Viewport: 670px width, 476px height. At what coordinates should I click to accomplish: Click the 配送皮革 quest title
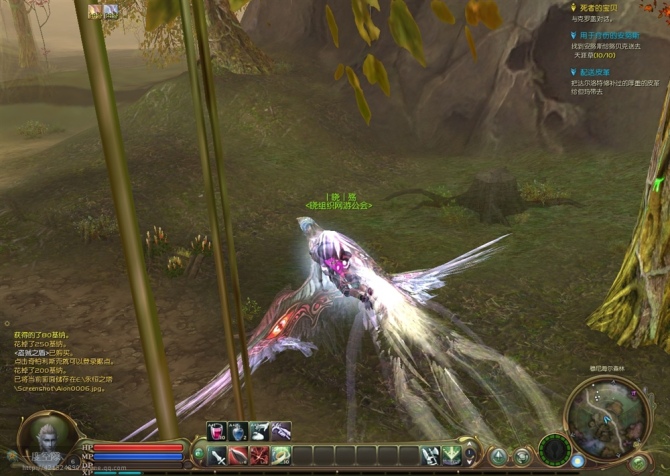tap(596, 72)
